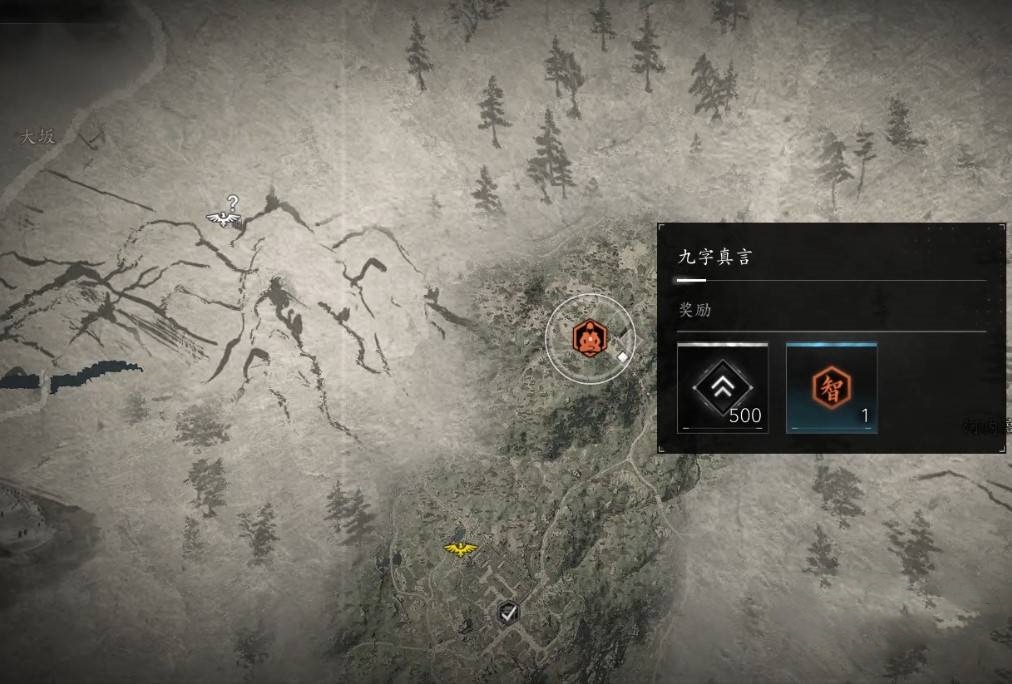The width and height of the screenshot is (1012, 684).
Task: Inspect the orange knowledge point reward tile
Action: coord(831,388)
